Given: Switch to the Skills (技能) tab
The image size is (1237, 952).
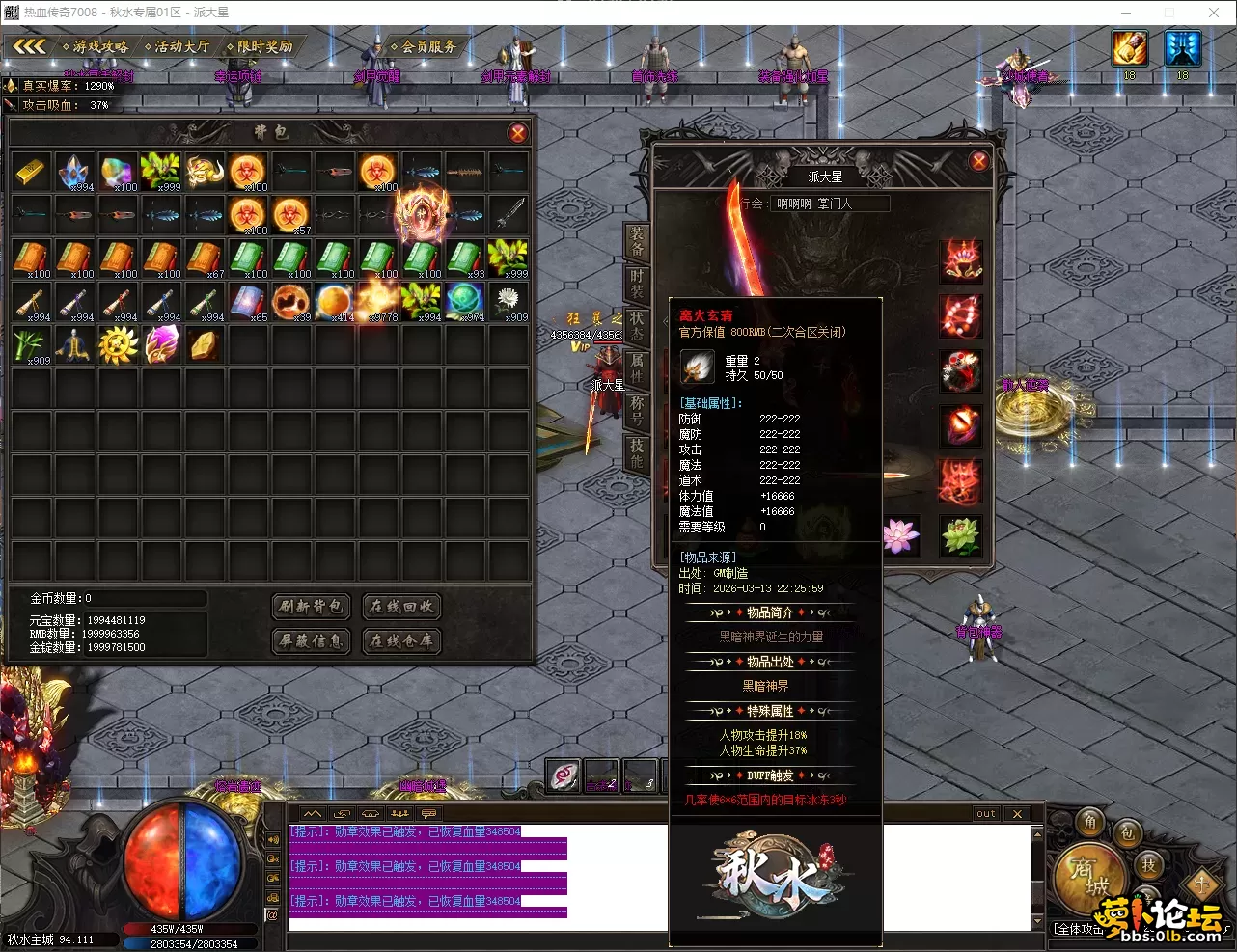Looking at the screenshot, I should point(637,452).
